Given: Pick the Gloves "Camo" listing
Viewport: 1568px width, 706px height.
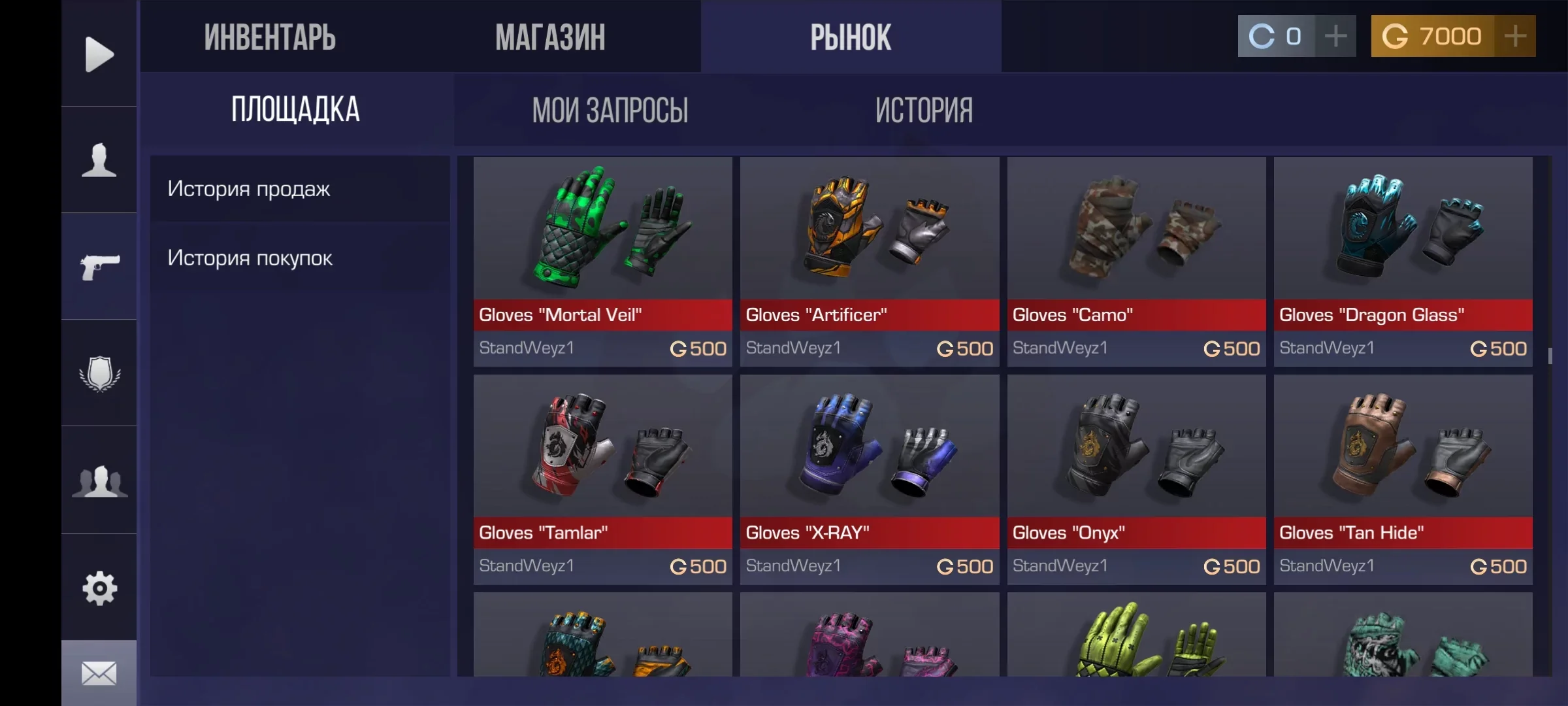Looking at the screenshot, I should click(x=1136, y=261).
